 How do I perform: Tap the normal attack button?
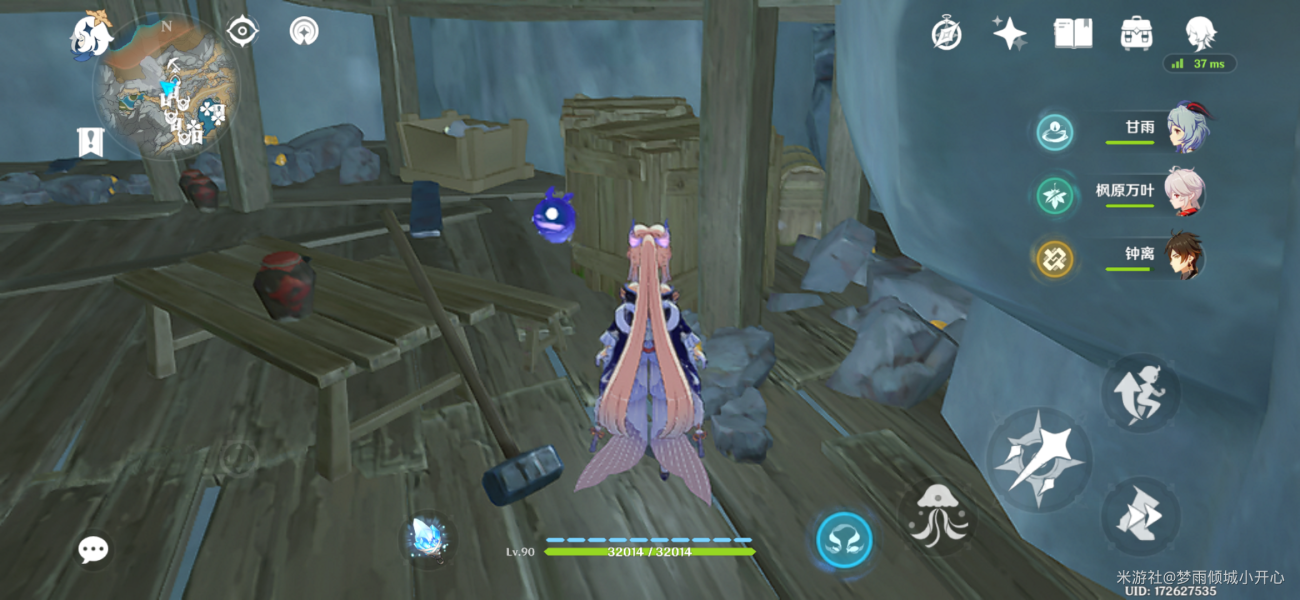(1037, 460)
